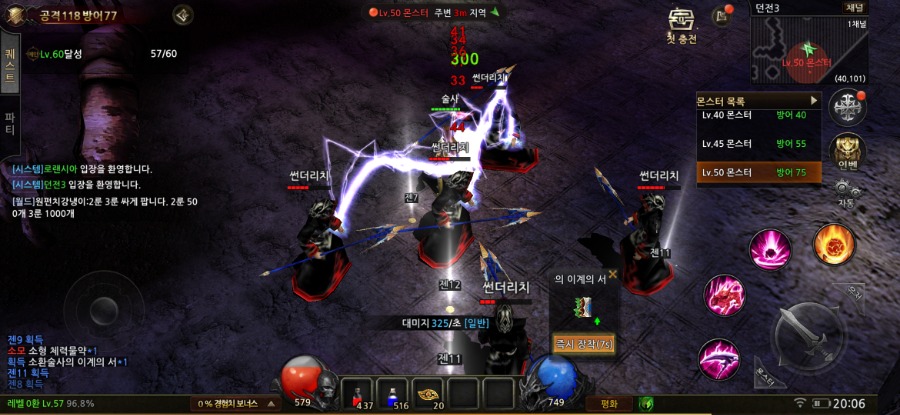Screen dimensions: 900x415
Task: Use the red health potion slot
Action: click(x=359, y=392)
